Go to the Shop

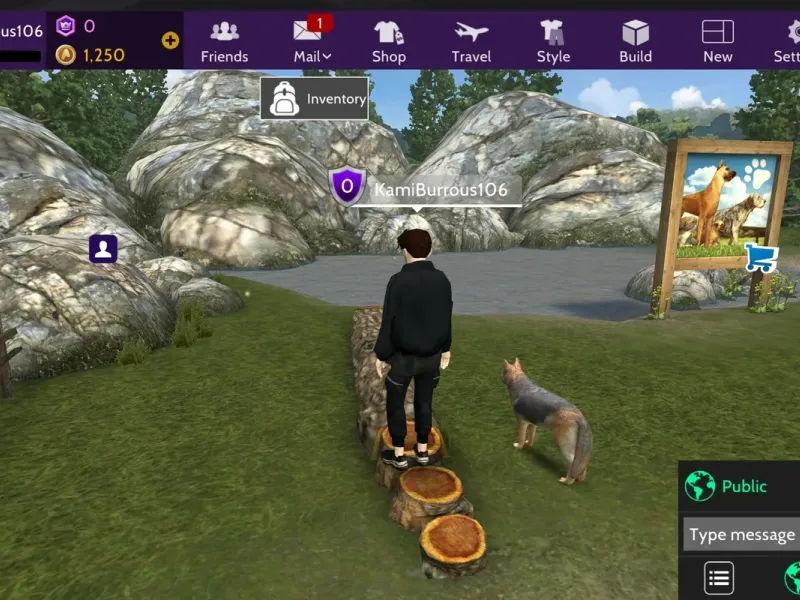click(x=389, y=41)
